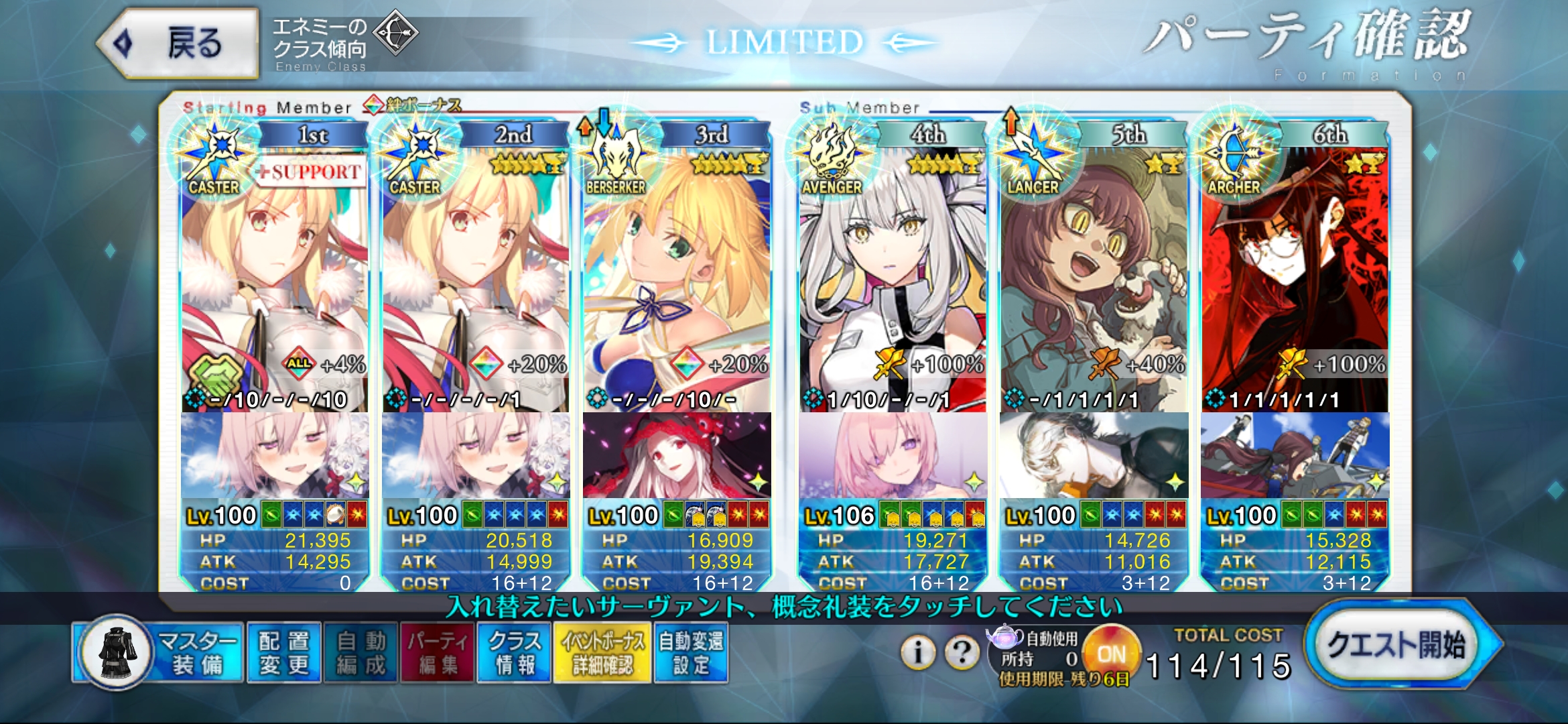The height and width of the screenshot is (724, 1568).
Task: Choose the 6th slot Archer servant card
Action: pyautogui.click(x=1295, y=282)
